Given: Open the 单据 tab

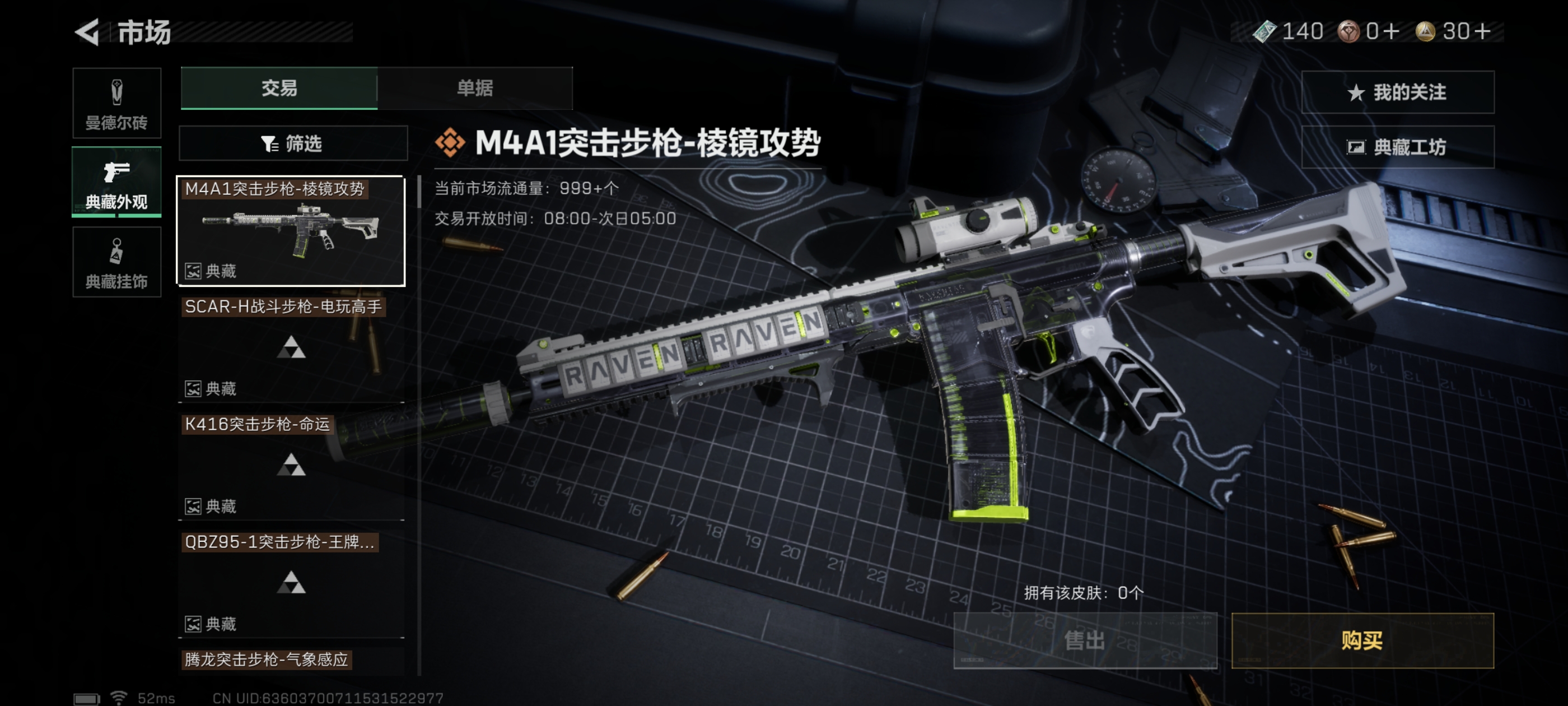Looking at the screenshot, I should 475,89.
